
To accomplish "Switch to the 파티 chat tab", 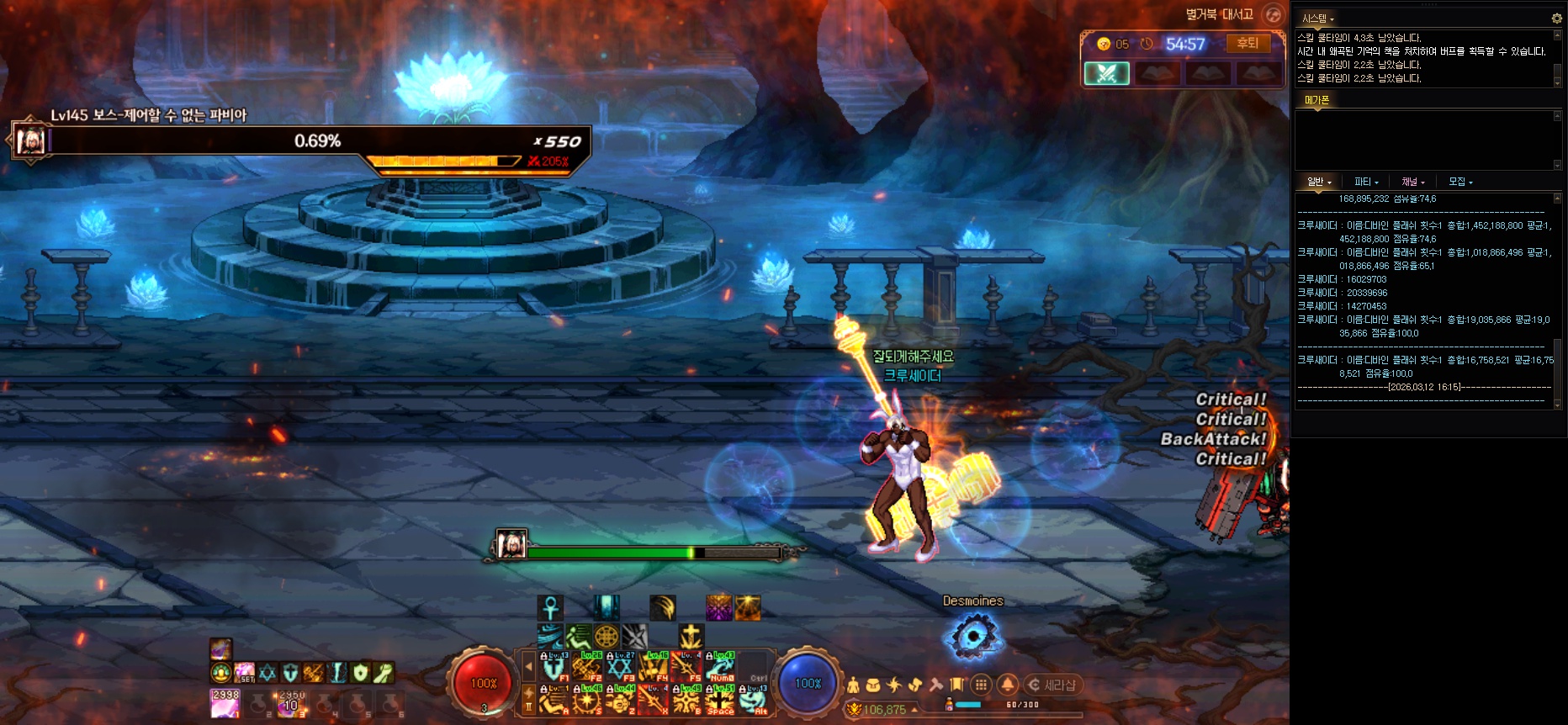I will [1366, 182].
